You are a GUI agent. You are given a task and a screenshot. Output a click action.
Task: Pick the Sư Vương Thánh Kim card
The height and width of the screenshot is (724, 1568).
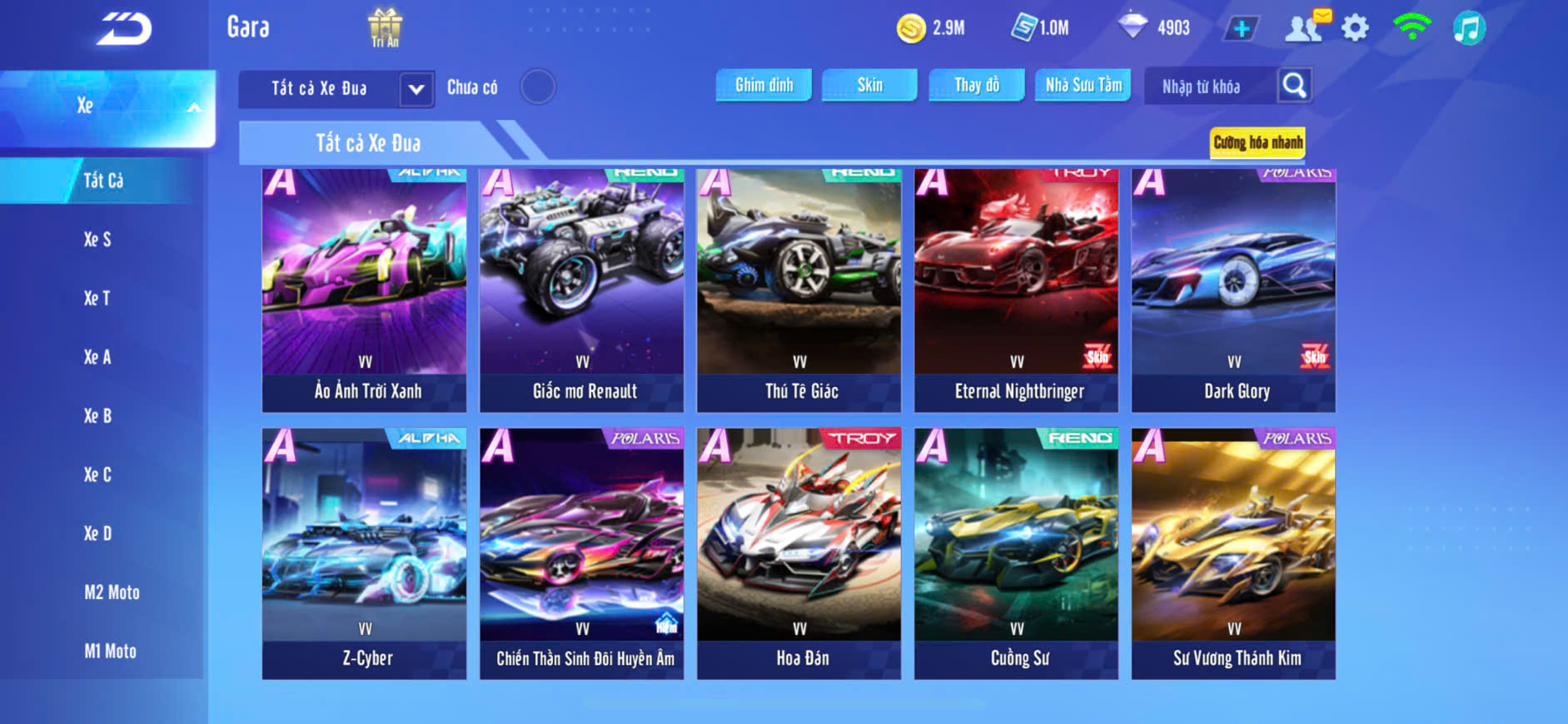coord(1233,553)
